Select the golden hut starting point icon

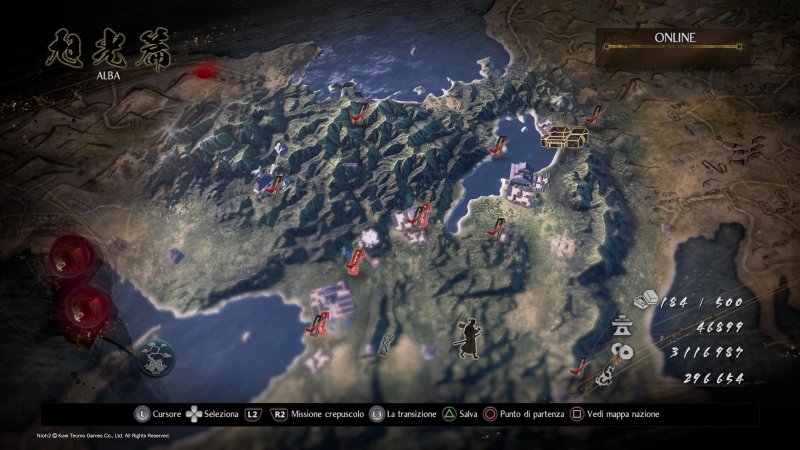(x=564, y=136)
